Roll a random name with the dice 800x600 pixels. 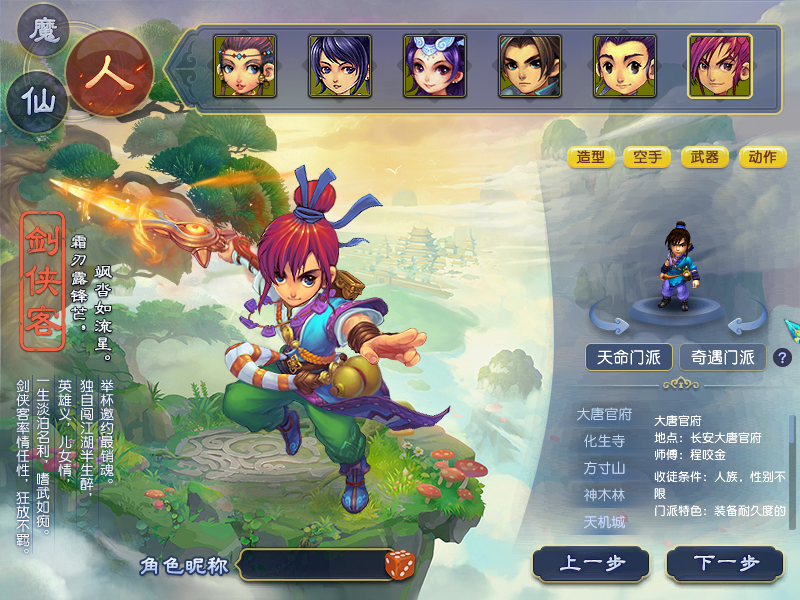tap(399, 565)
